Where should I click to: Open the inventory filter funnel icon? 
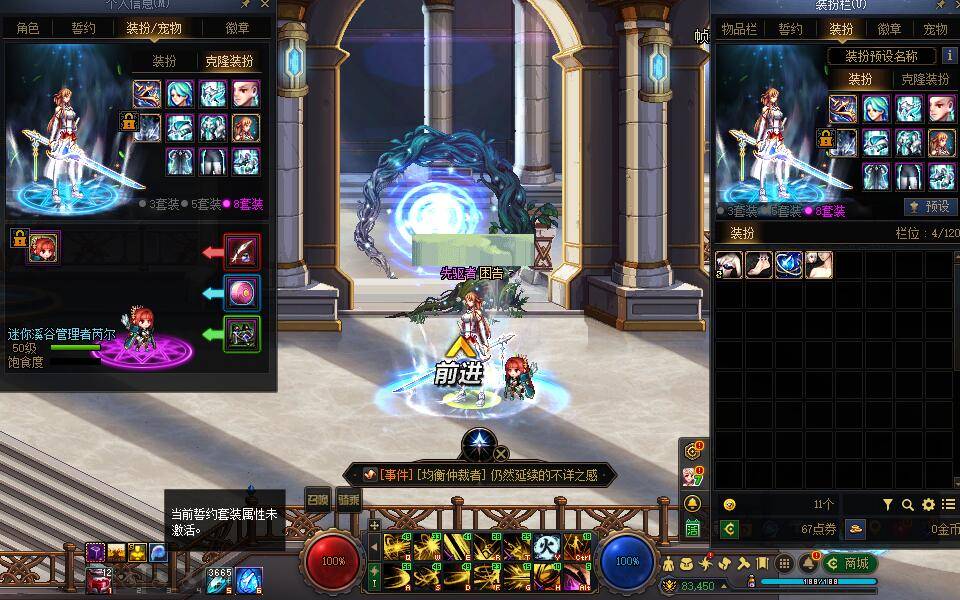click(x=887, y=505)
